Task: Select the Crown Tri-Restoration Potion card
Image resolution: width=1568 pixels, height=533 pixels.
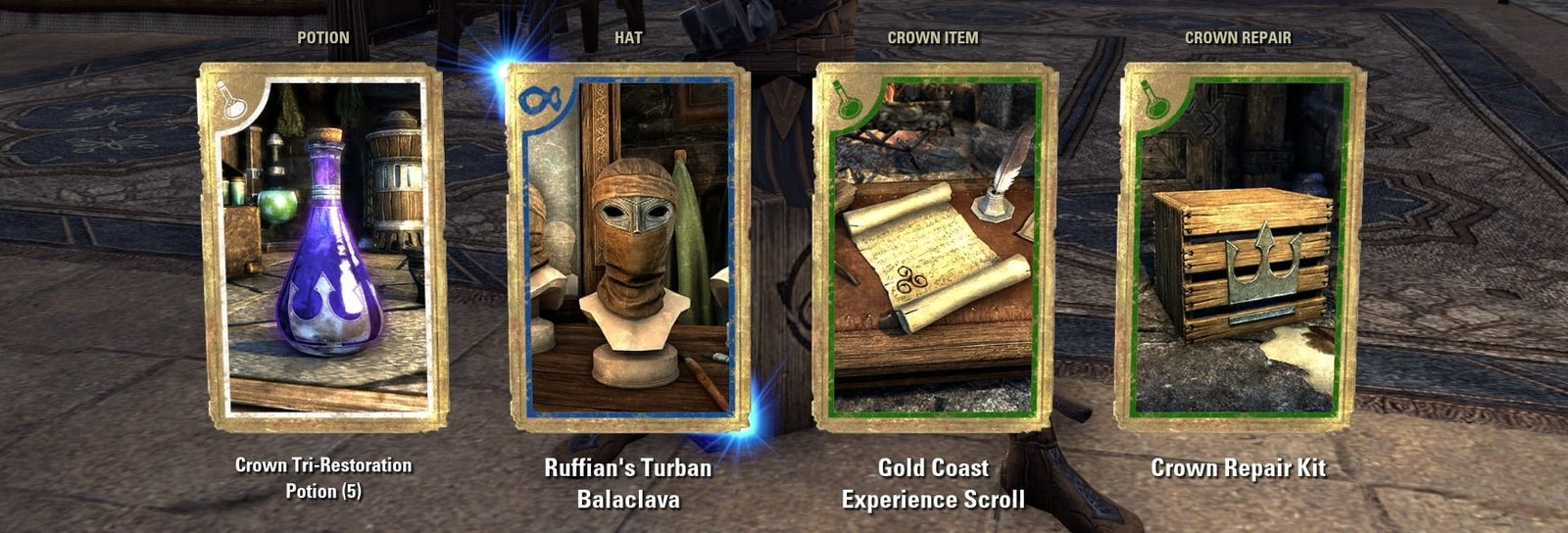Action: click(322, 247)
